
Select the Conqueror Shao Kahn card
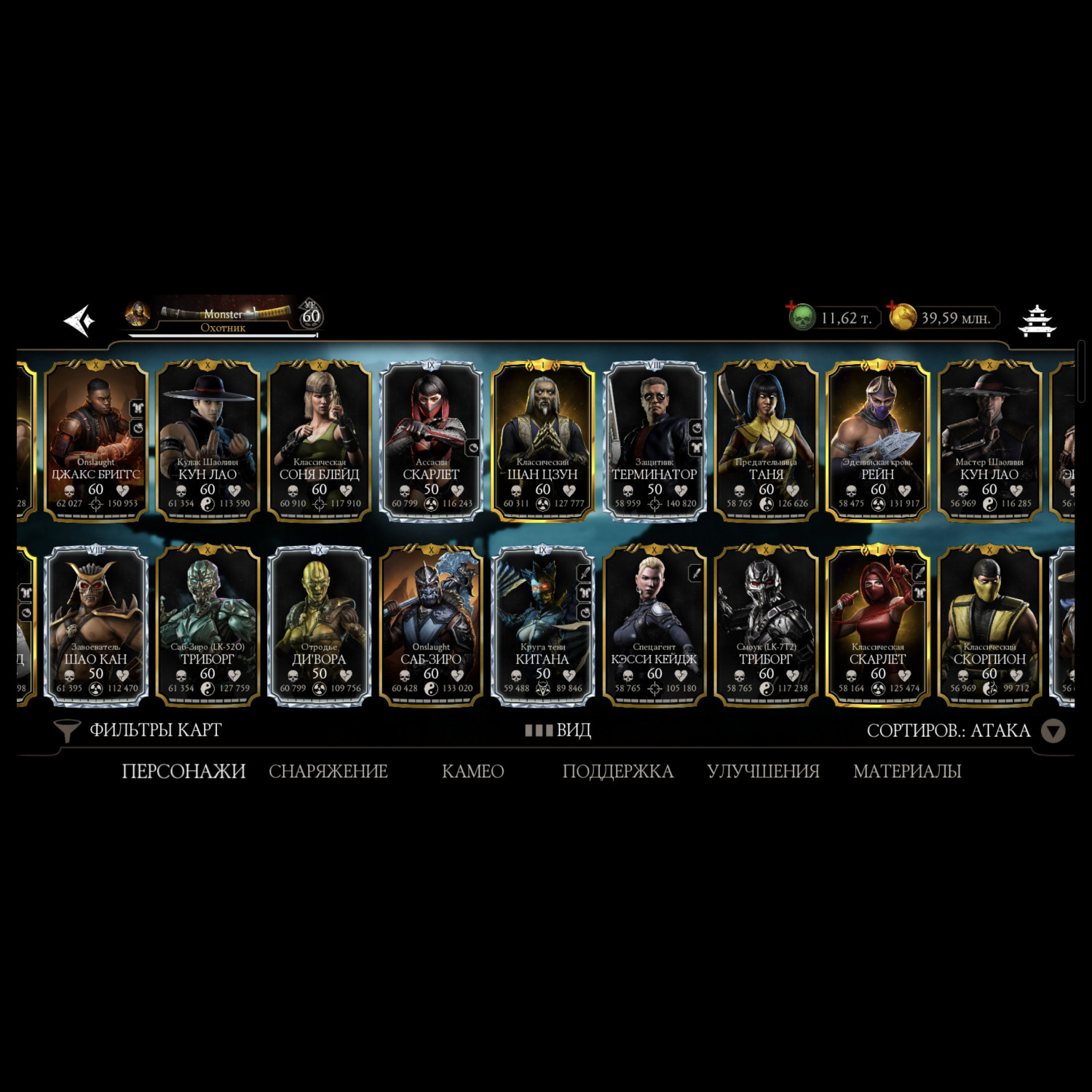pos(96,625)
